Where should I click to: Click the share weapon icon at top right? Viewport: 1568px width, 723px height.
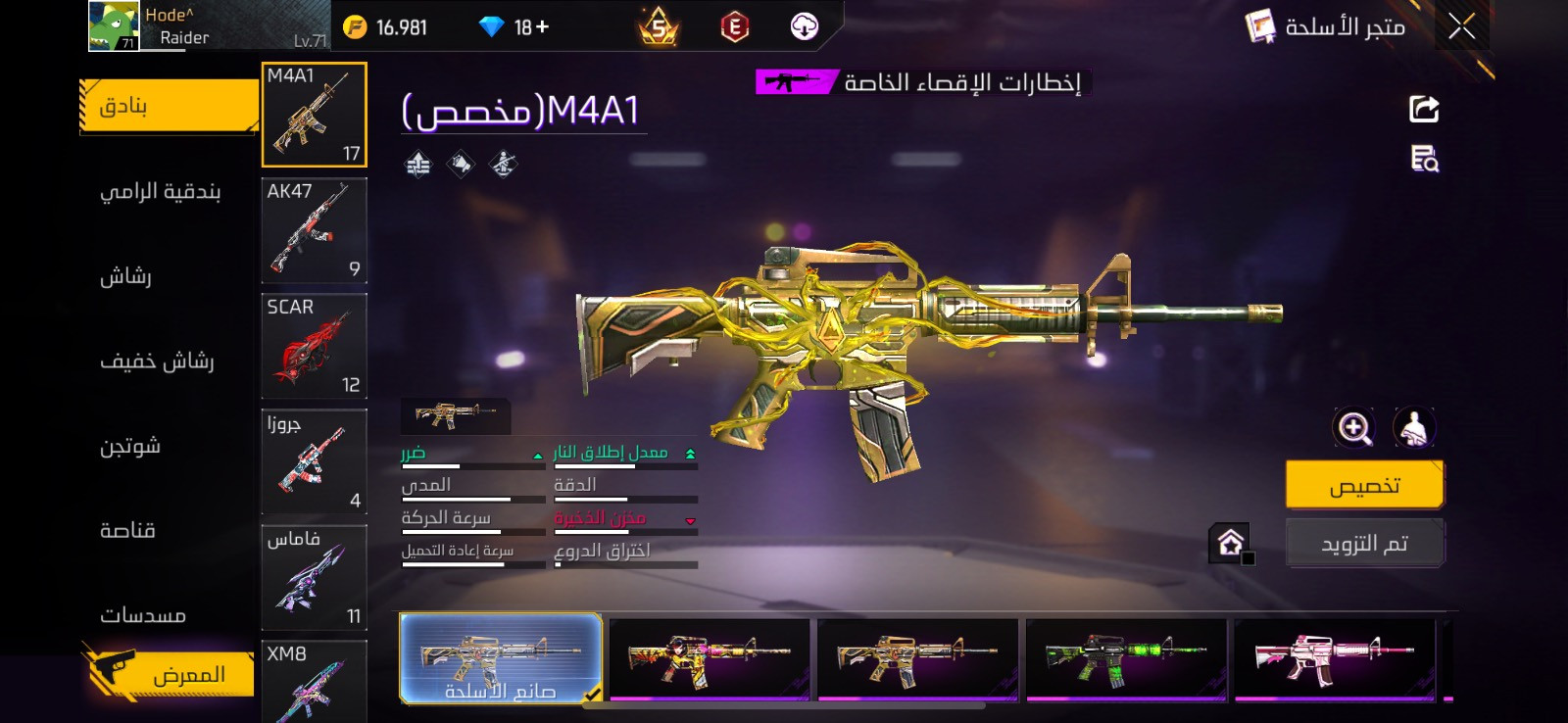pyautogui.click(x=1426, y=108)
